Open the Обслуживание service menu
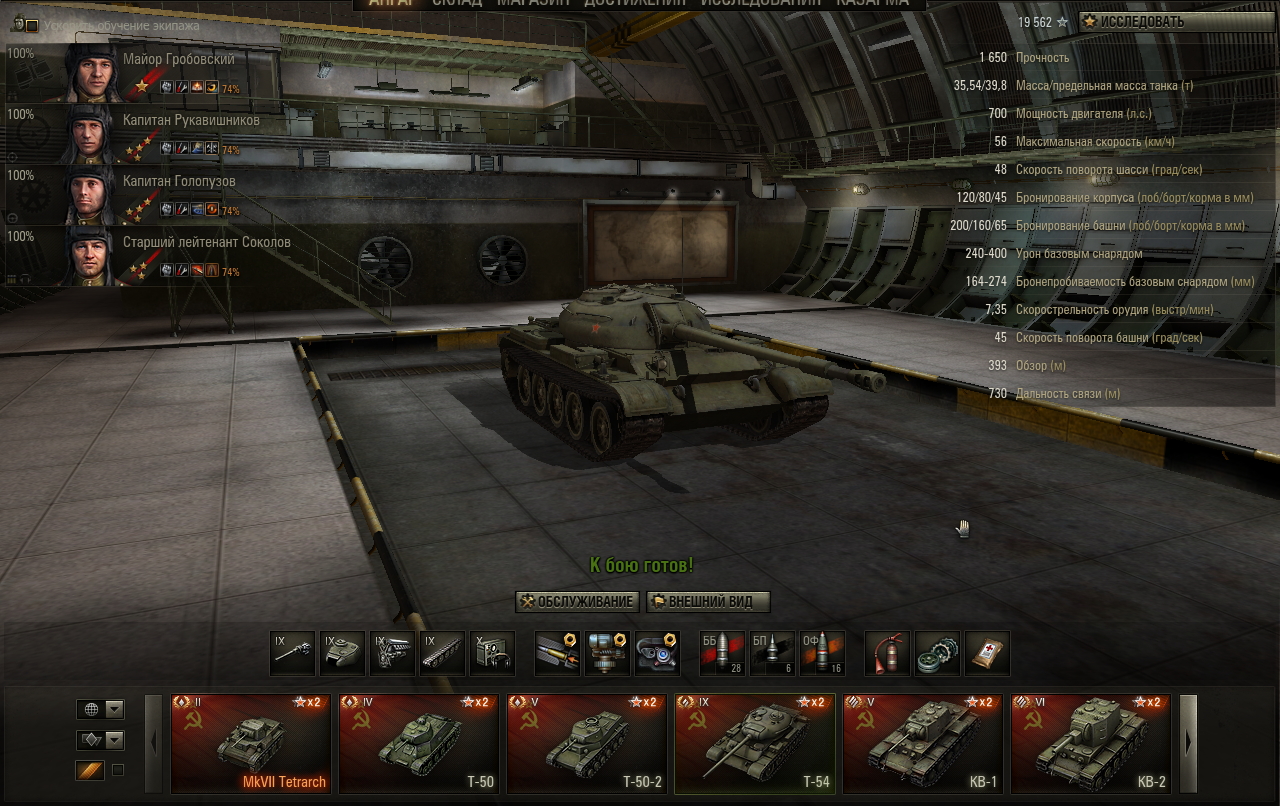This screenshot has height=806, width=1280. 576,601
